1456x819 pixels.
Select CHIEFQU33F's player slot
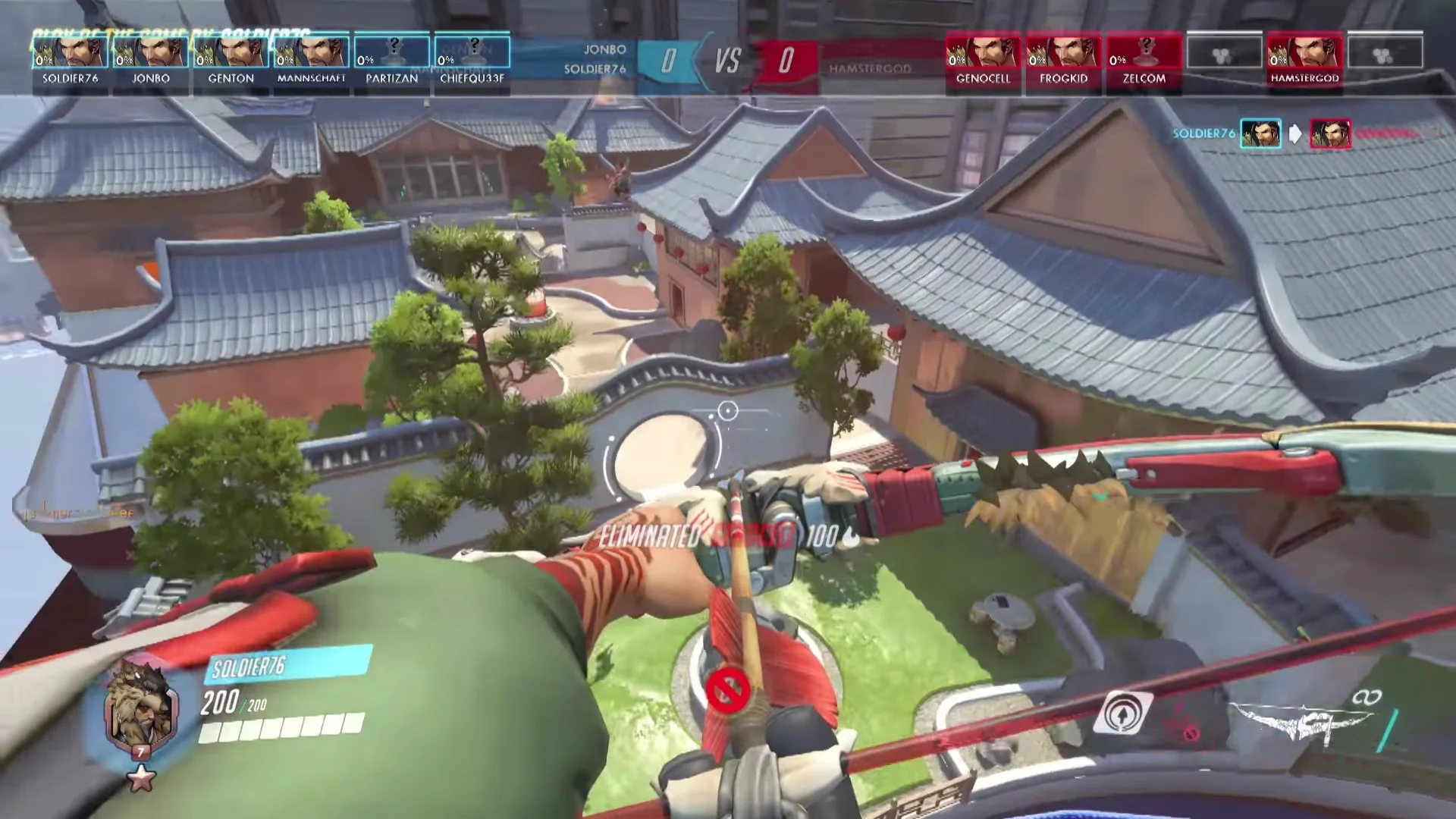point(472,52)
